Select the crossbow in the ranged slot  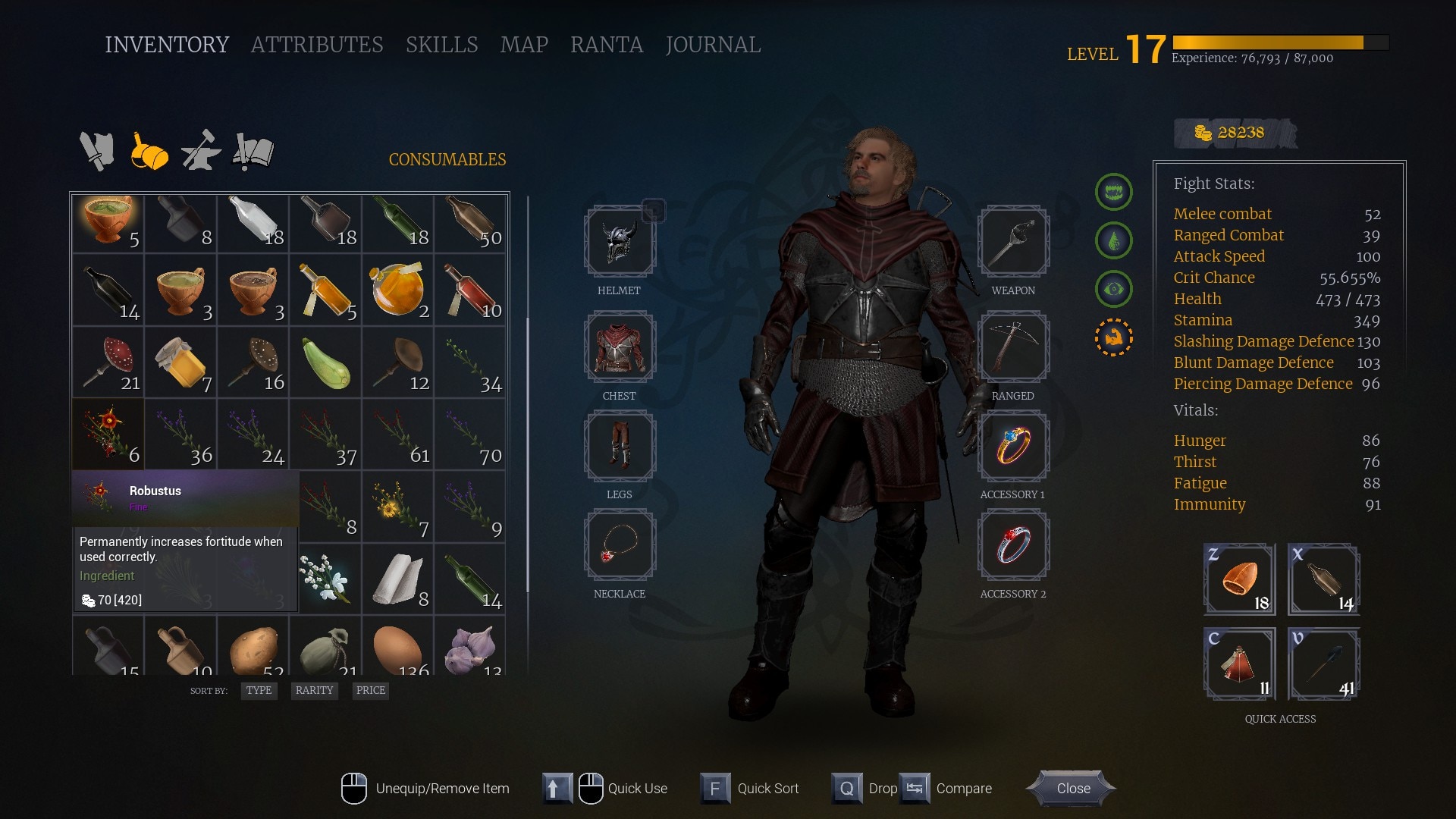pyautogui.click(x=1013, y=347)
